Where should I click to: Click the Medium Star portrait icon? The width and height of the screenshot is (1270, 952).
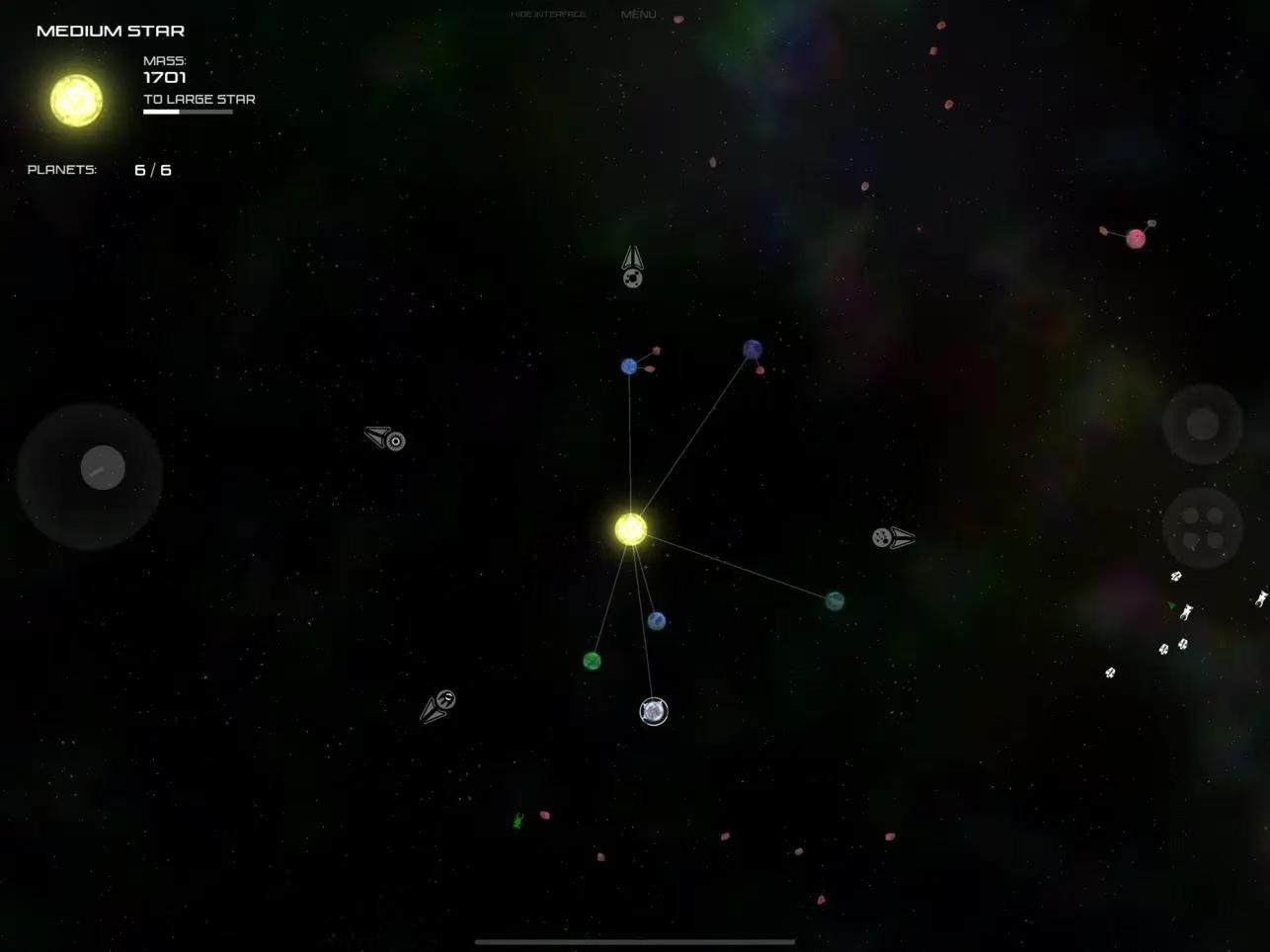[76, 100]
